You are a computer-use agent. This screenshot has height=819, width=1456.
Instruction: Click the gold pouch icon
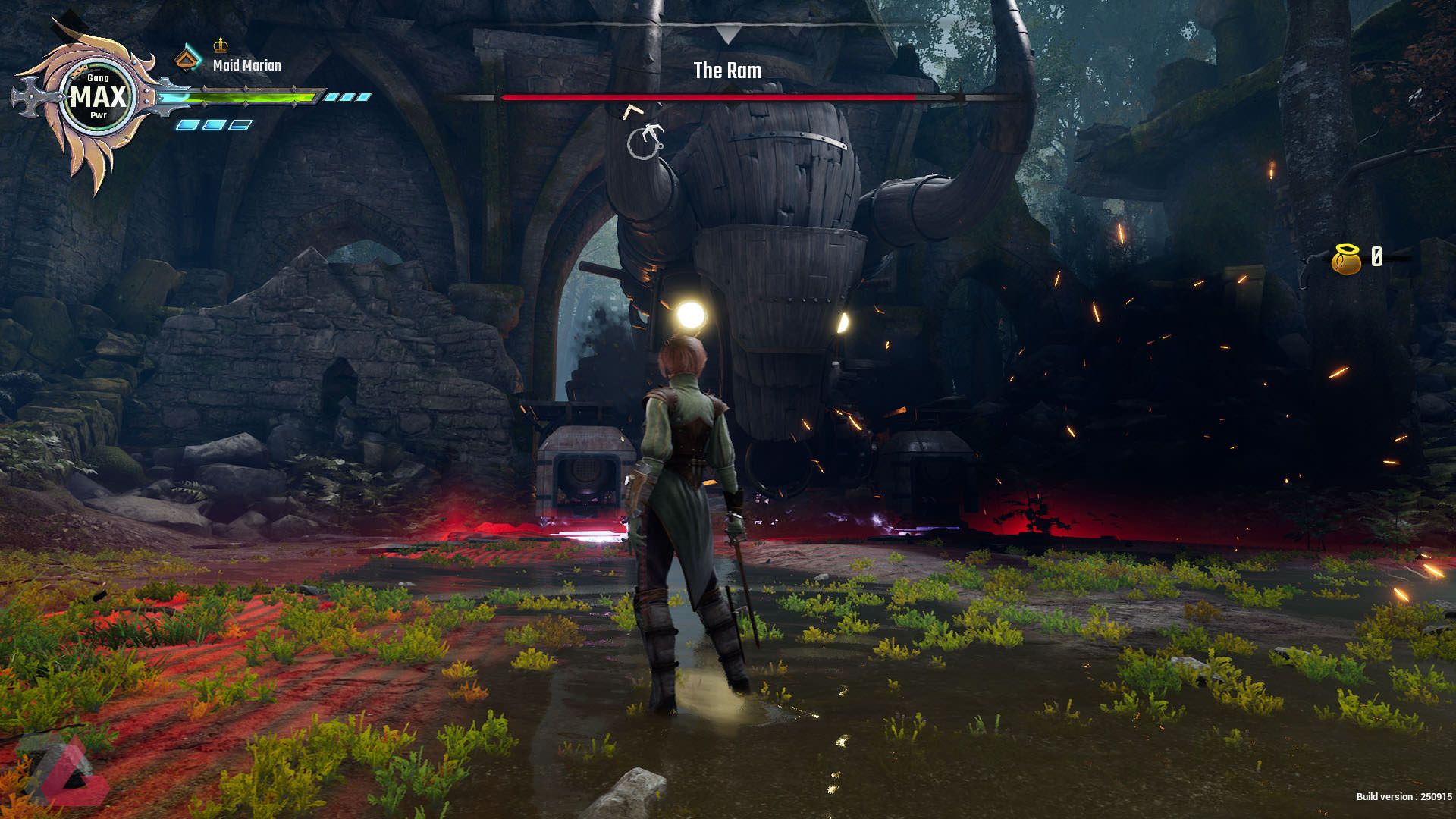click(1345, 259)
